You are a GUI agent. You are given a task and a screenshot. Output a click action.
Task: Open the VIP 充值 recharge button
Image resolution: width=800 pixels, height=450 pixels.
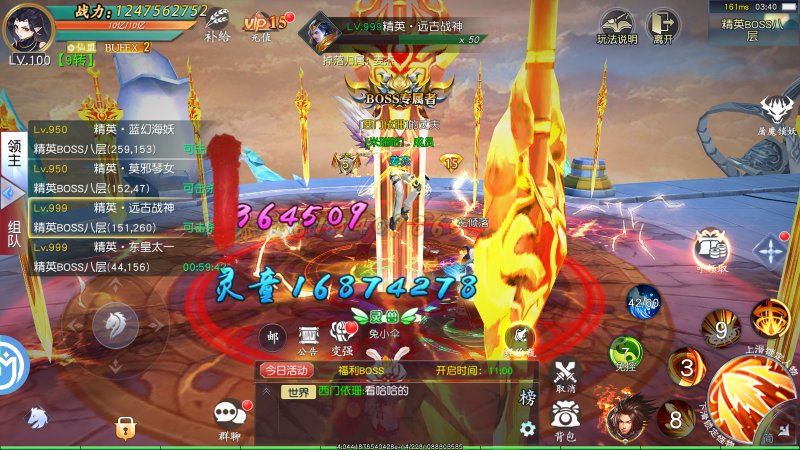point(263,24)
